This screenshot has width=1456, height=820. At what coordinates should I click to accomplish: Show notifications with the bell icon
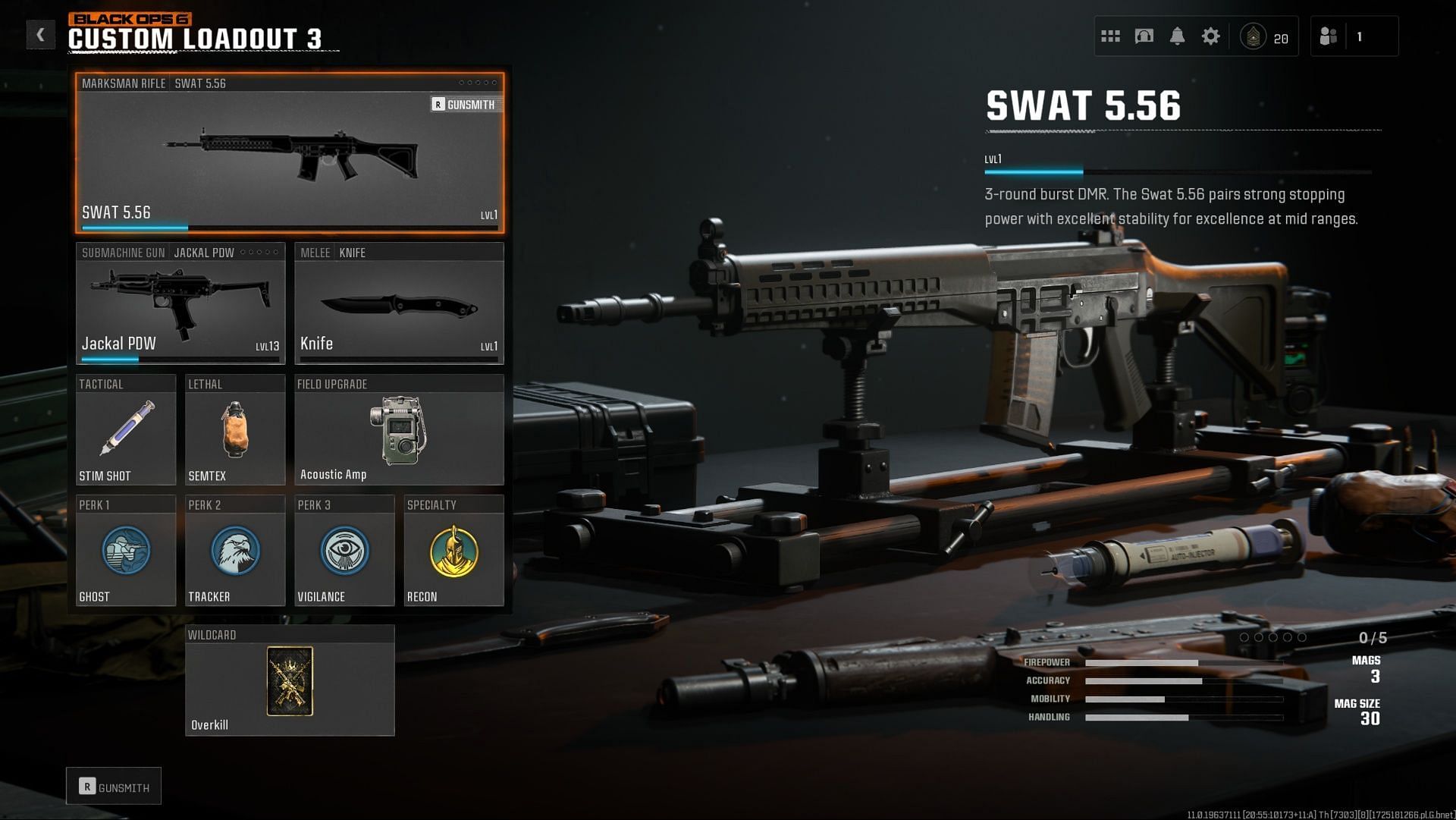[1177, 36]
